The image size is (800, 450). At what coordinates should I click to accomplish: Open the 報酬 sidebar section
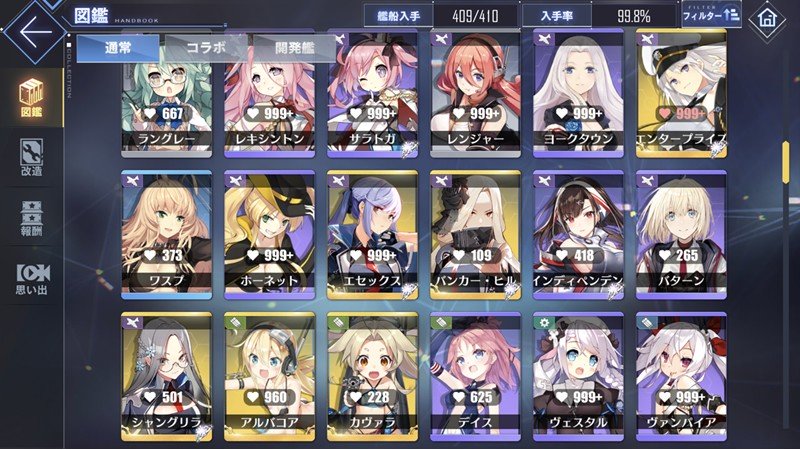click(x=31, y=218)
